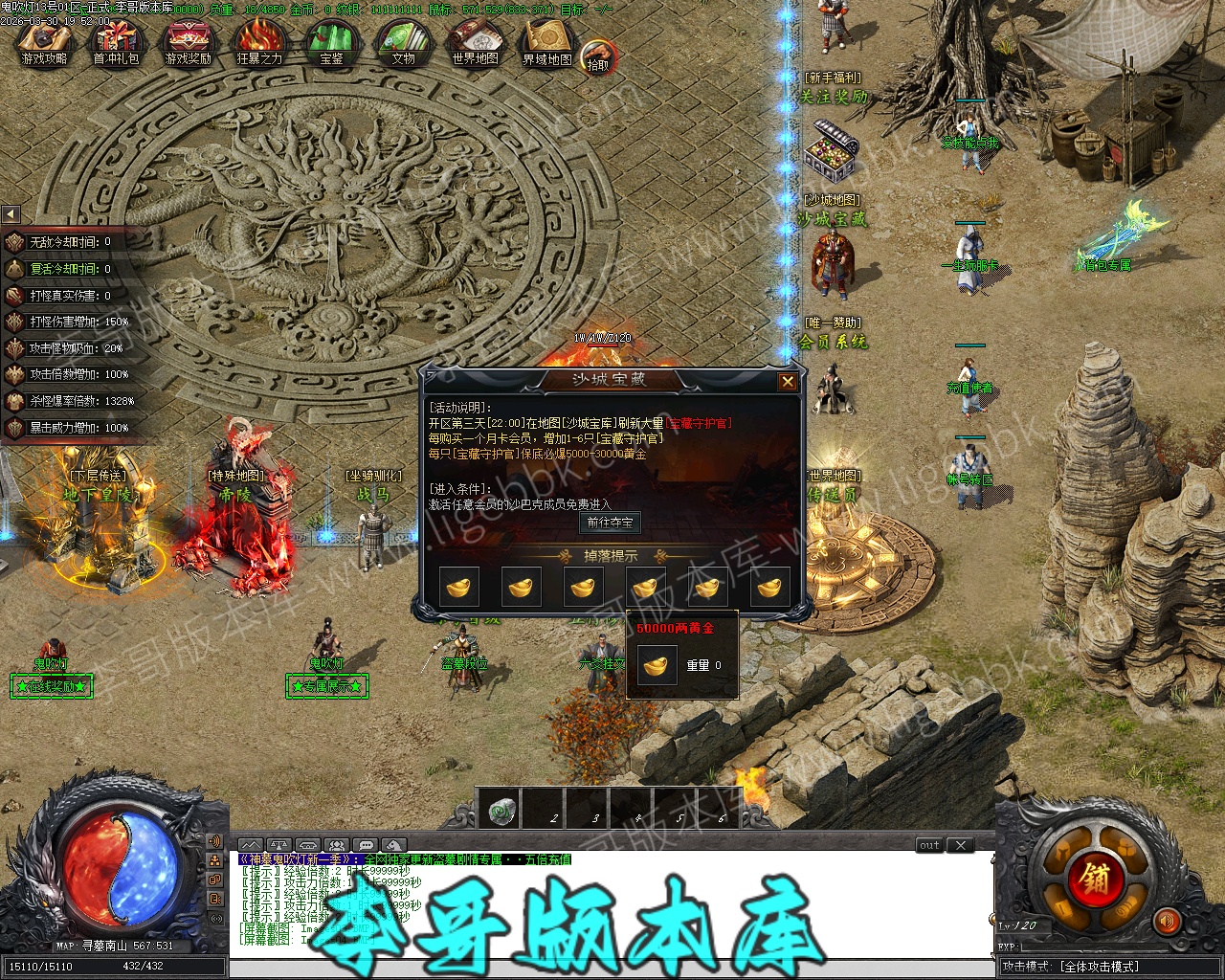Toggle the orange sound speaker button
Viewport: 1225px width, 980px height.
(1166, 922)
